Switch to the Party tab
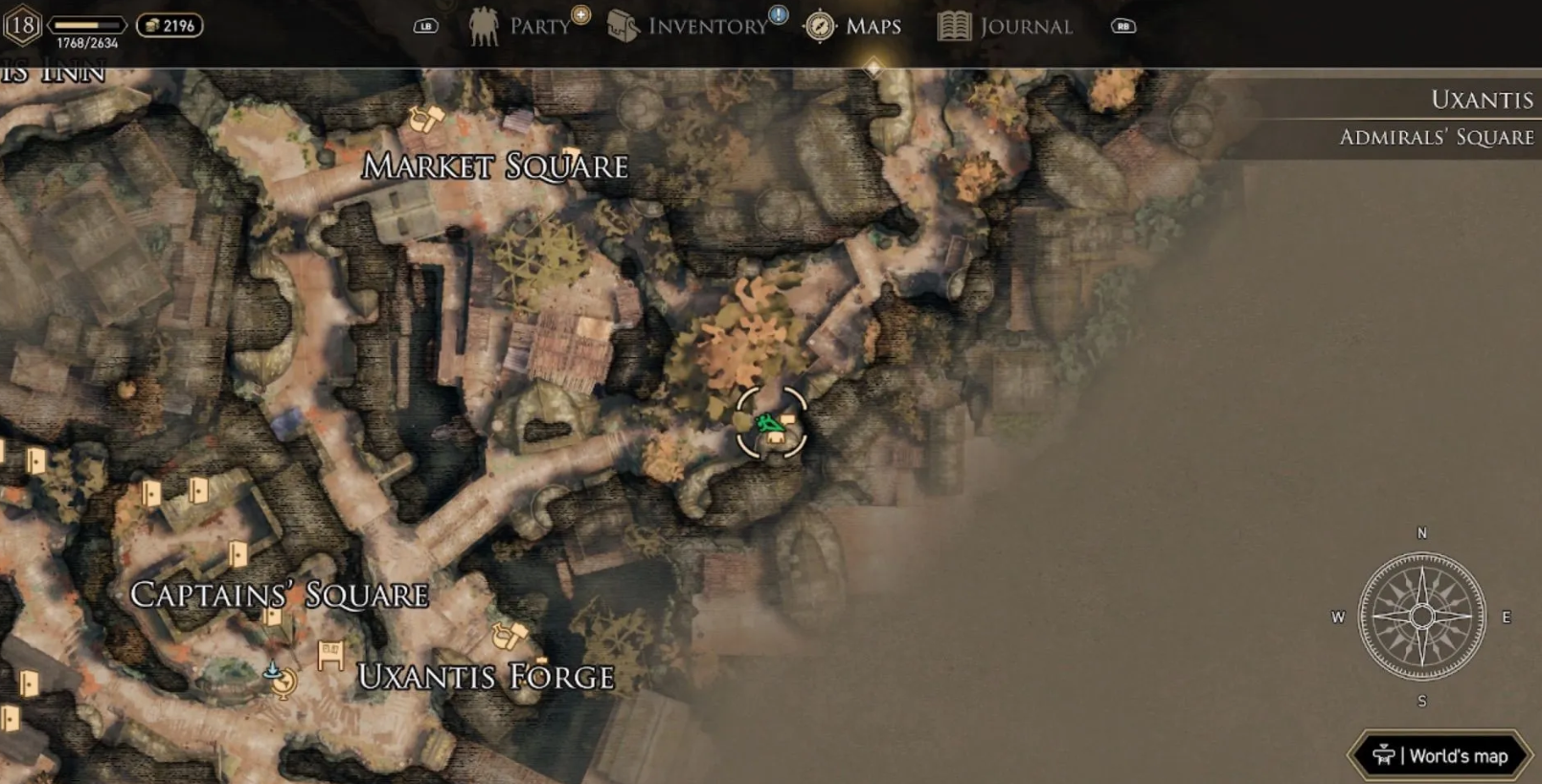Viewport: 1542px width, 784px height. coord(522,26)
